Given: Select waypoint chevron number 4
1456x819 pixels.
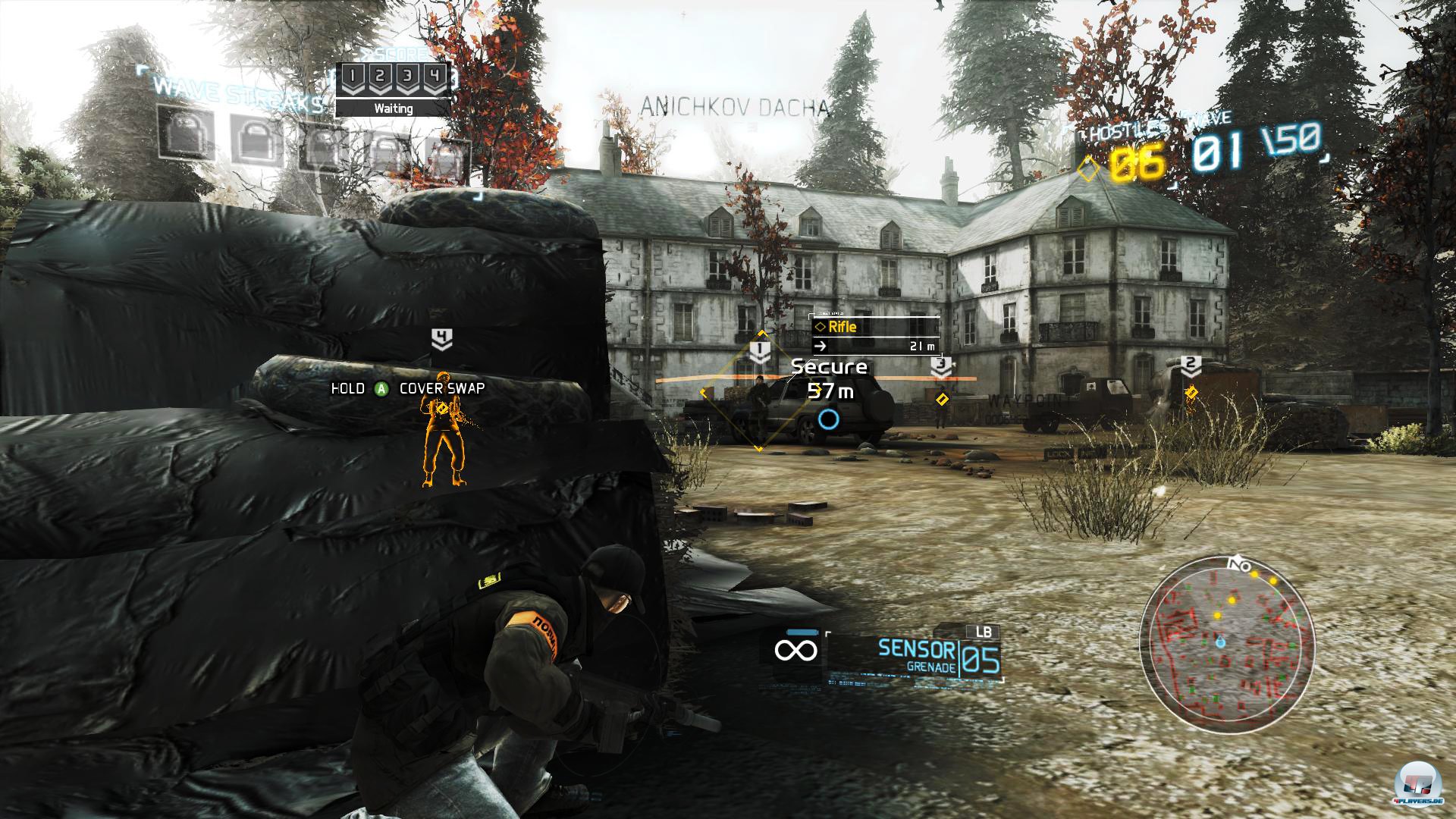Looking at the screenshot, I should click(x=441, y=337).
